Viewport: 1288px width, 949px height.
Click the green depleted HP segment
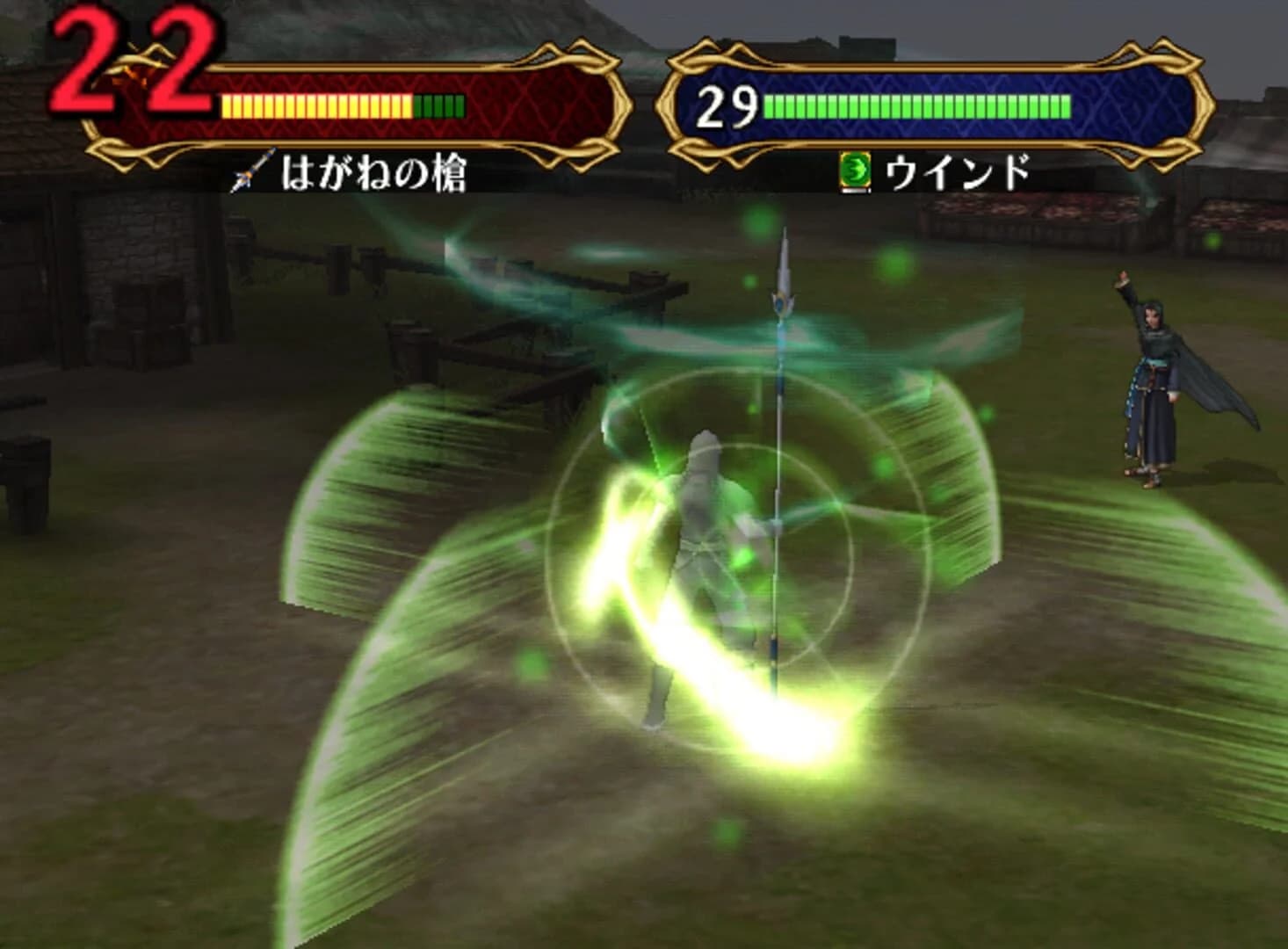point(441,105)
